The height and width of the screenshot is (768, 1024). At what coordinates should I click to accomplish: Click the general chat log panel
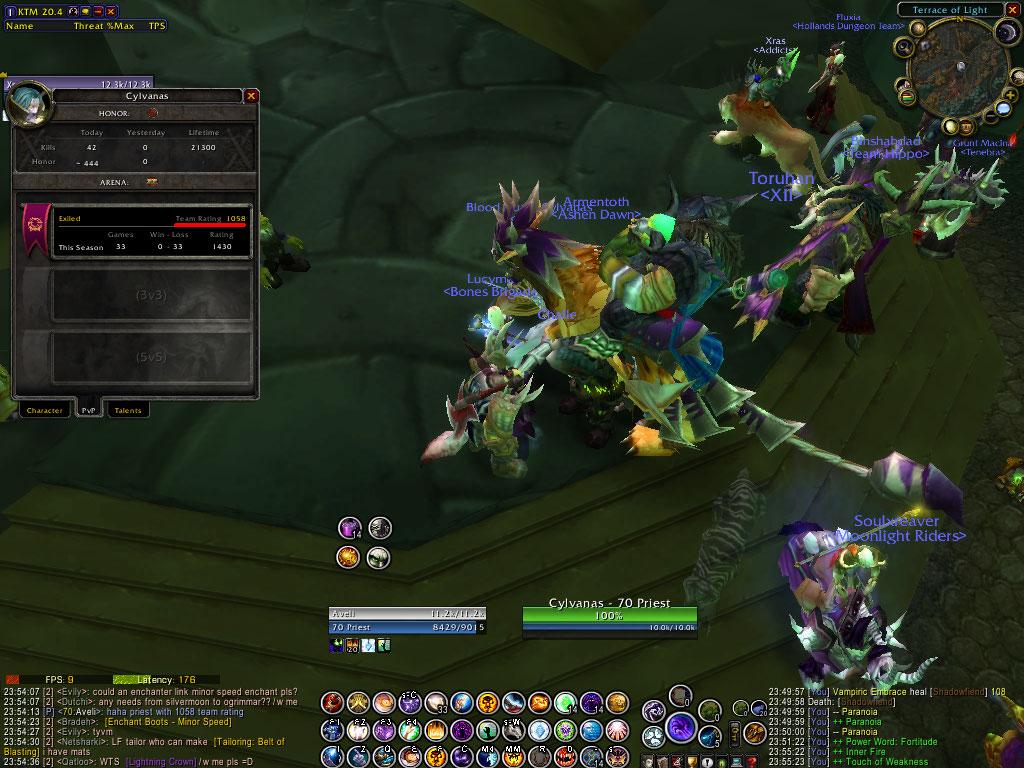150,720
